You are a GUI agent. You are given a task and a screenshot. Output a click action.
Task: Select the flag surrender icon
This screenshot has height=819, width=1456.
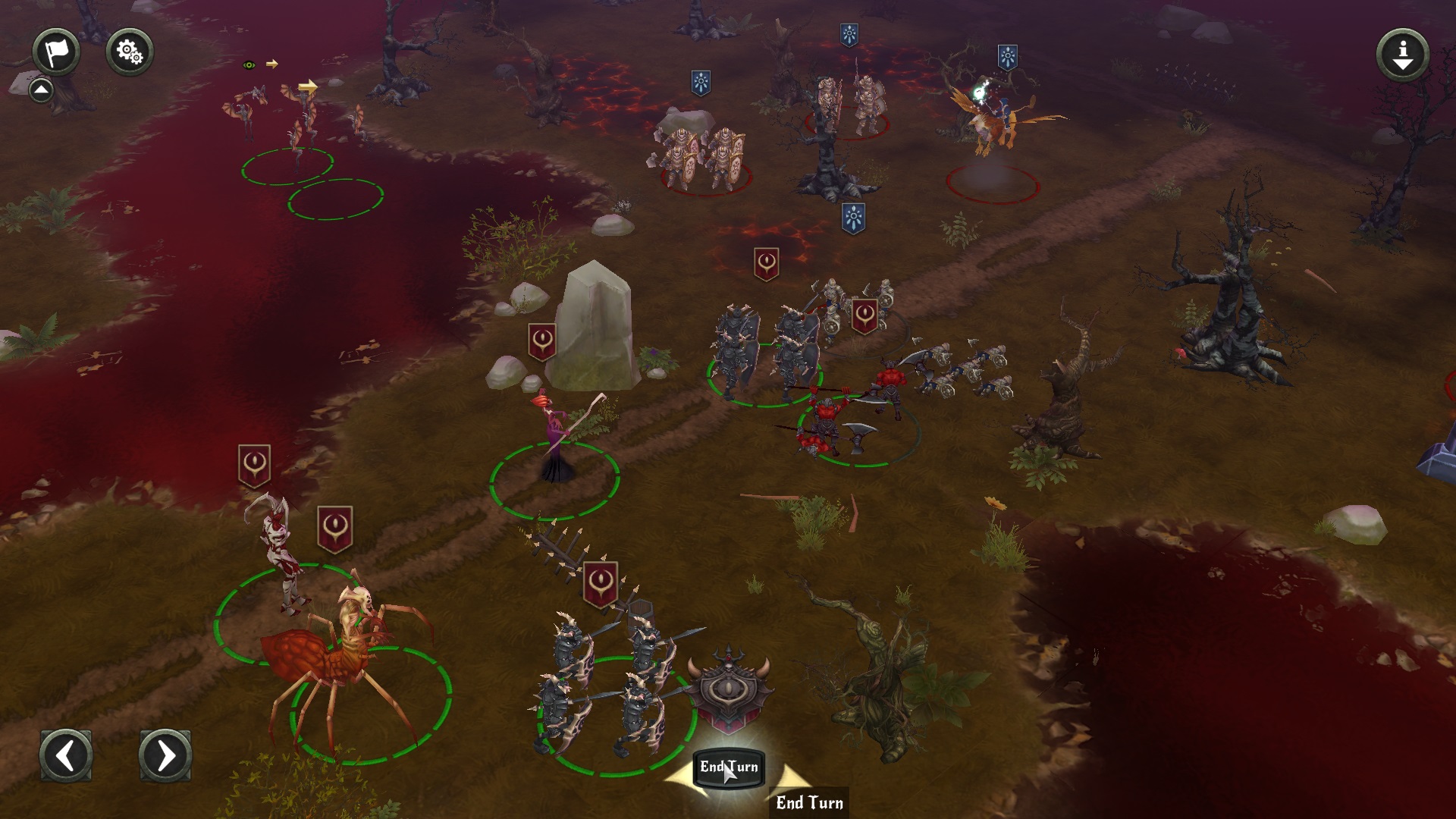[x=58, y=51]
